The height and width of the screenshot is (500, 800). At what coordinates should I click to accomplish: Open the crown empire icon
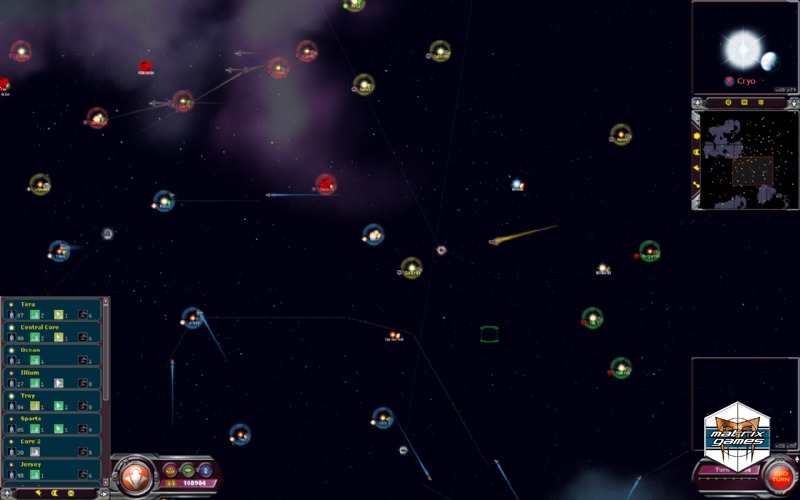point(170,469)
